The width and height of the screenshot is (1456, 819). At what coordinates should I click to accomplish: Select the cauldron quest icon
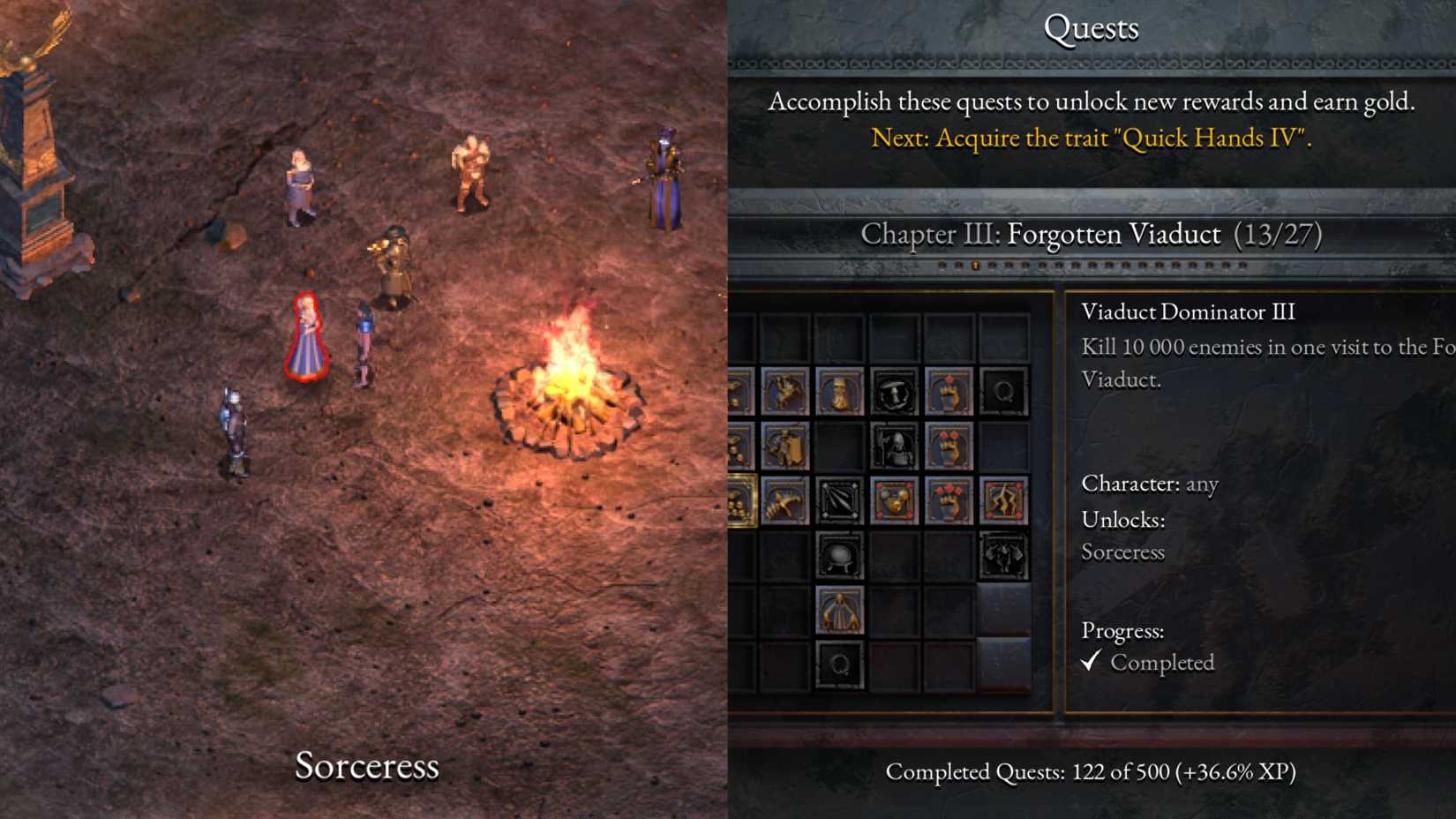839,555
